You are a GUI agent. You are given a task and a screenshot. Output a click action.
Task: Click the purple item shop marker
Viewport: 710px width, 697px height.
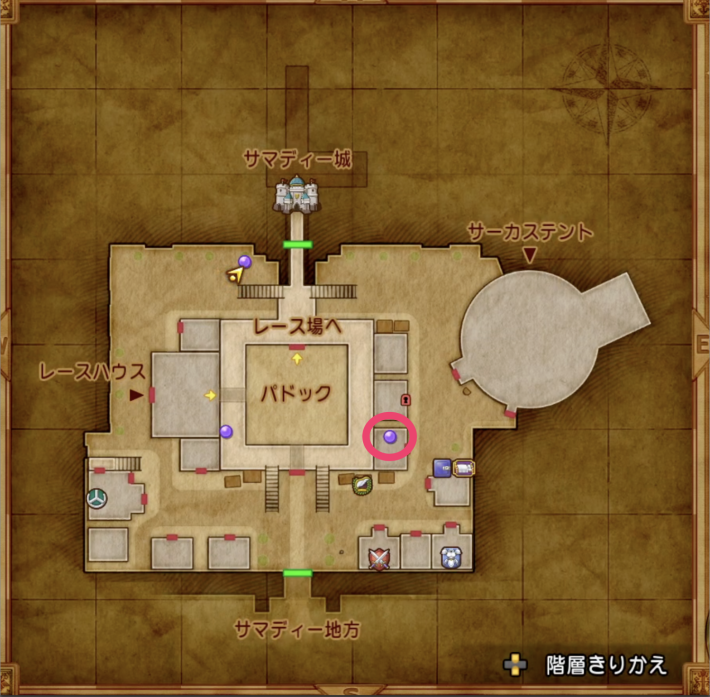point(441,466)
